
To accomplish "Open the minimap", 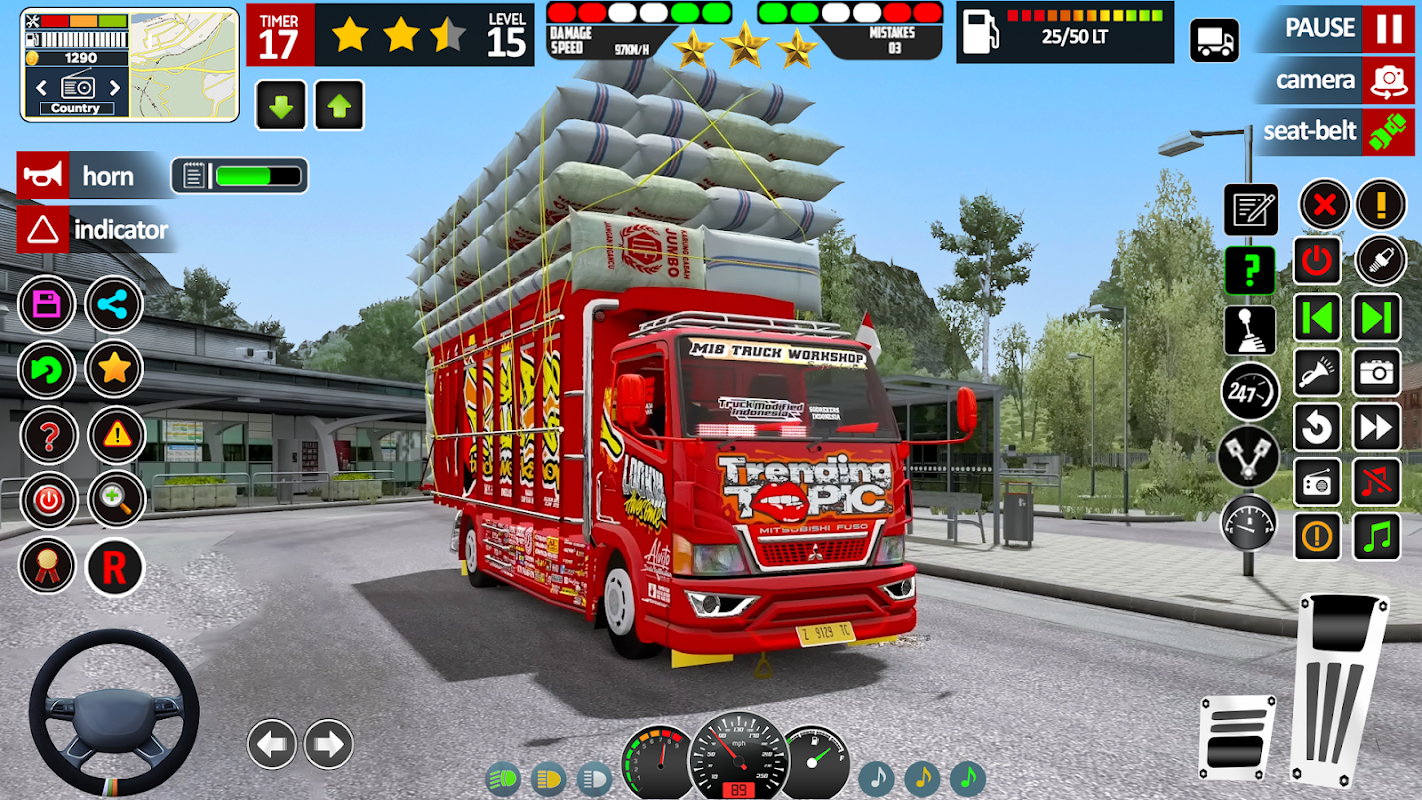I will 183,66.
